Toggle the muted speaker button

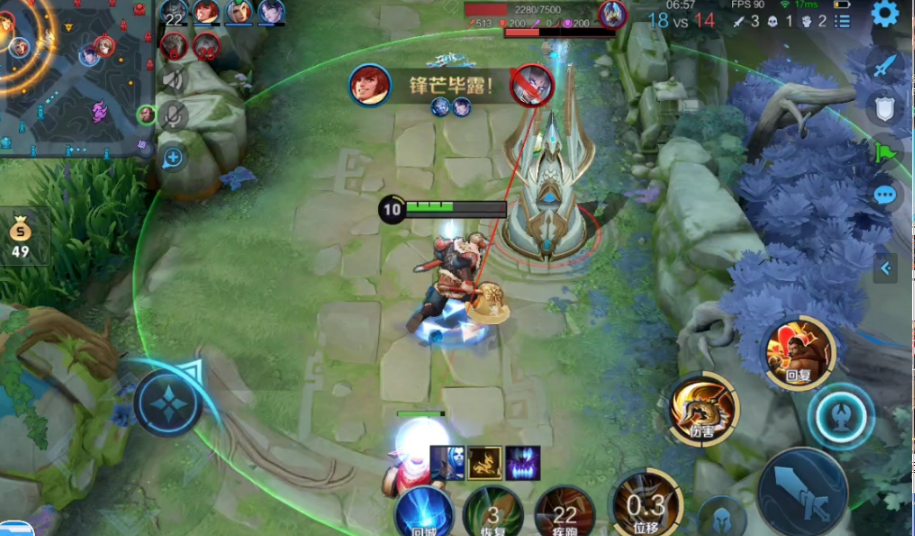173,80
